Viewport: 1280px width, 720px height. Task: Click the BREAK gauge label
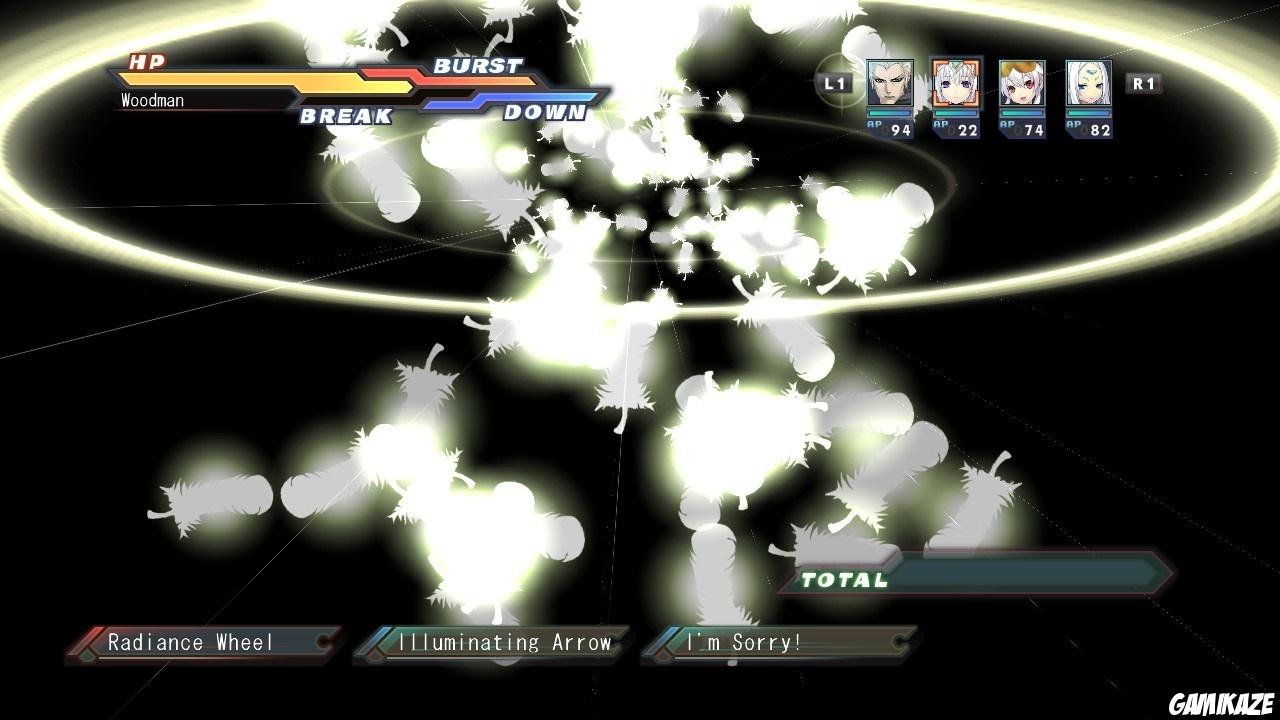[344, 113]
